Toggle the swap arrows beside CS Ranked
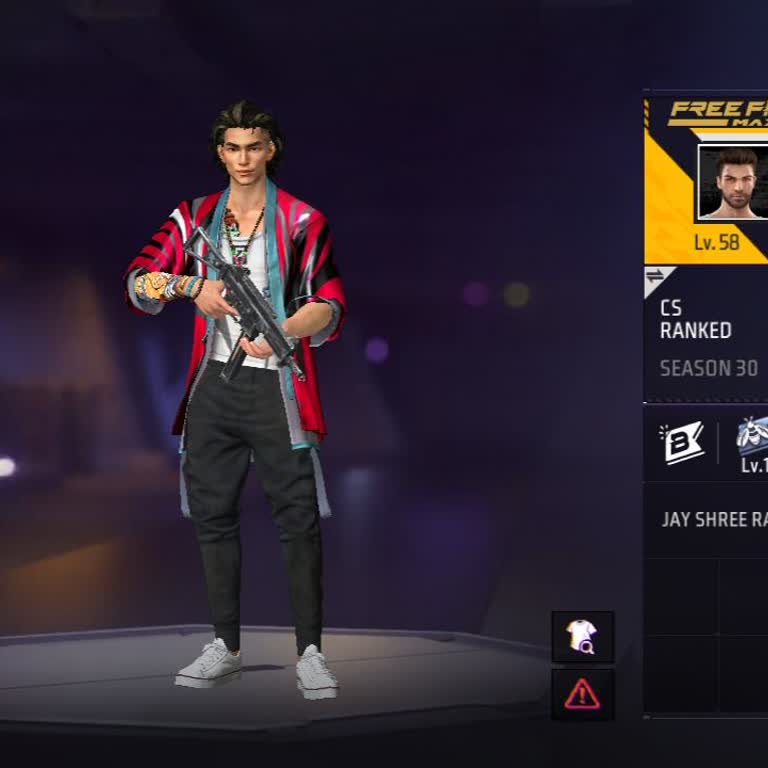The image size is (768, 768). (x=656, y=277)
